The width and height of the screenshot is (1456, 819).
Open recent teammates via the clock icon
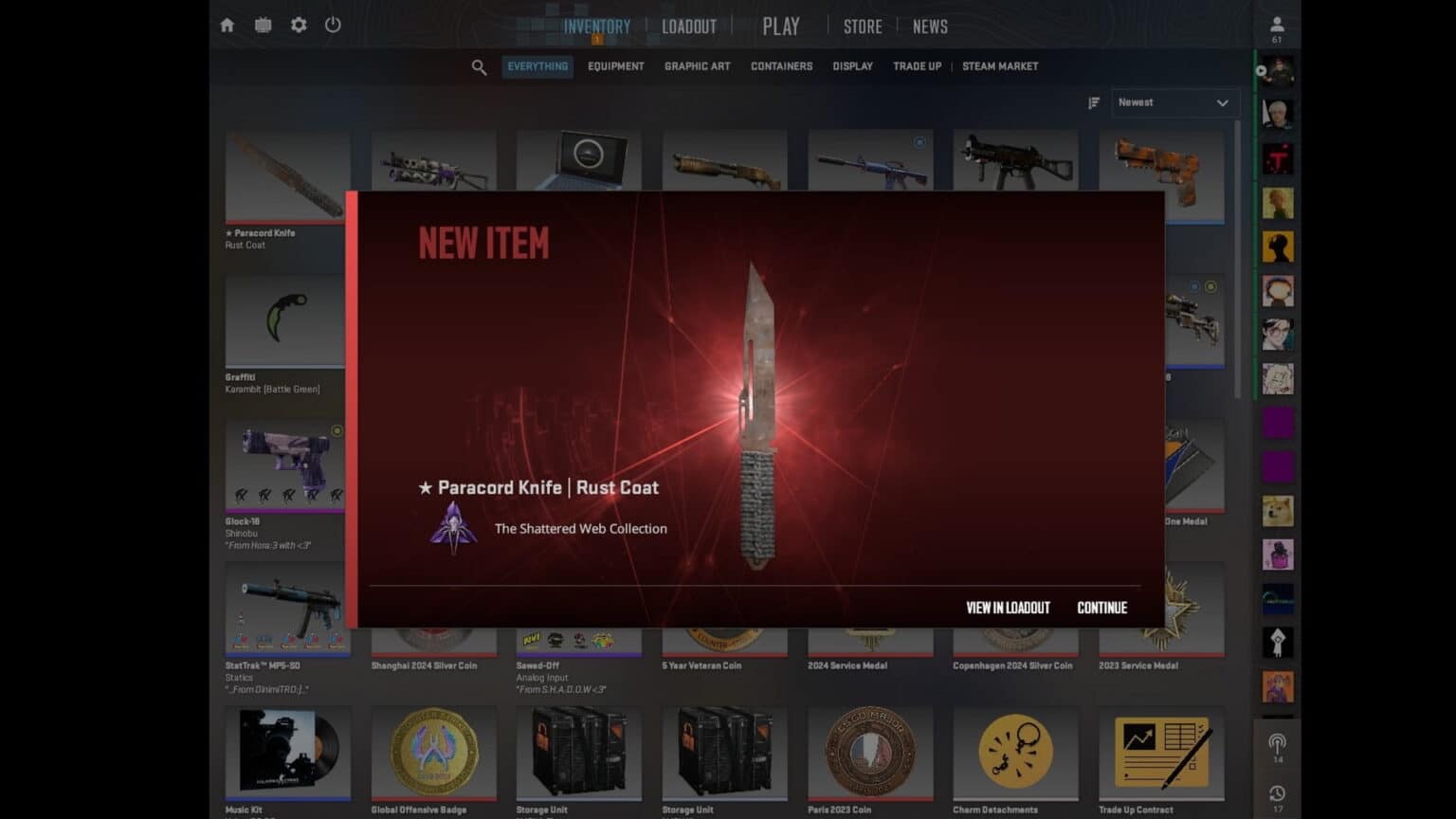pos(1280,794)
